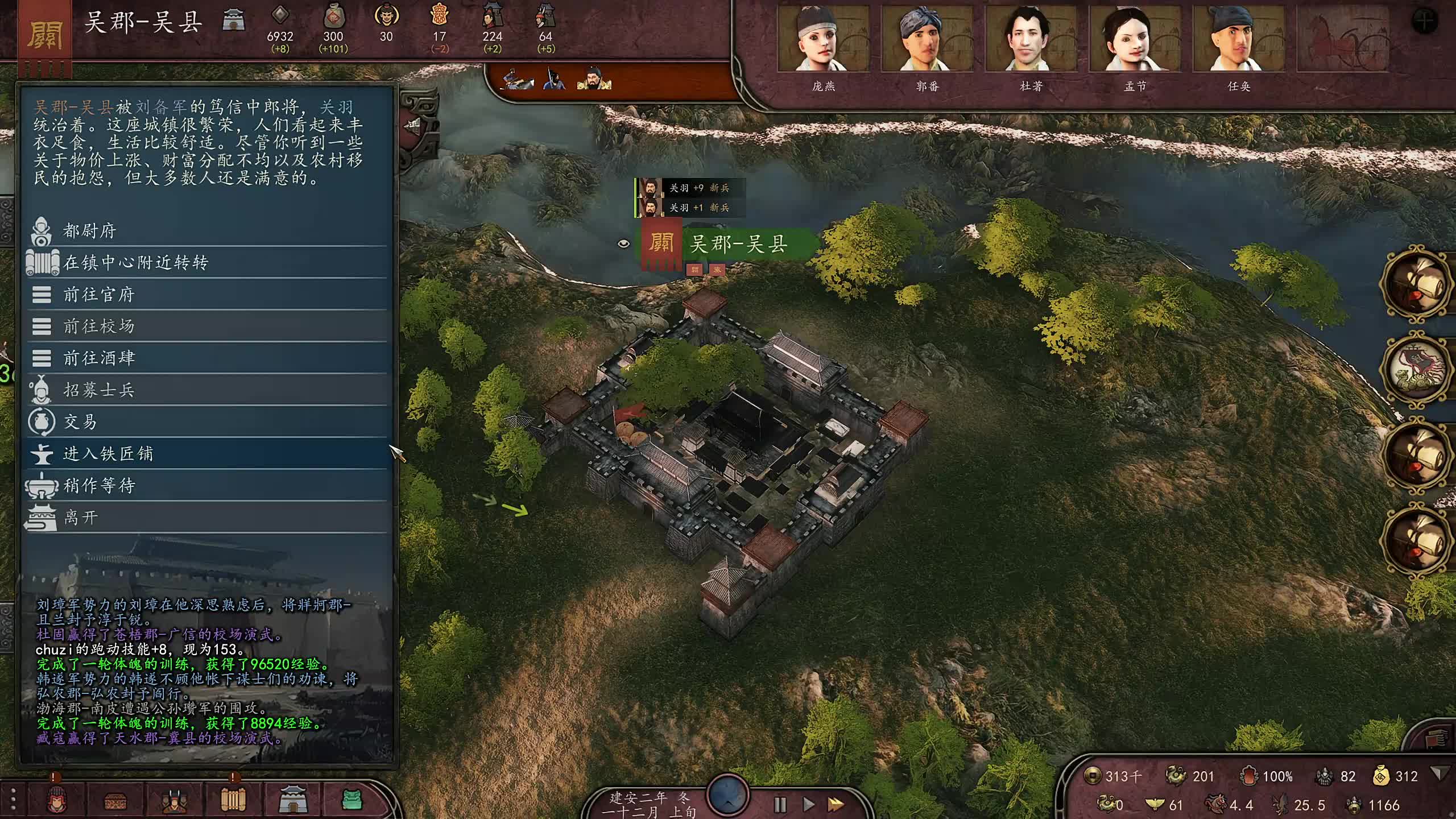The image size is (1456, 819).
Task: Visit the tavern with 前往酒肆
Action: (x=98, y=358)
